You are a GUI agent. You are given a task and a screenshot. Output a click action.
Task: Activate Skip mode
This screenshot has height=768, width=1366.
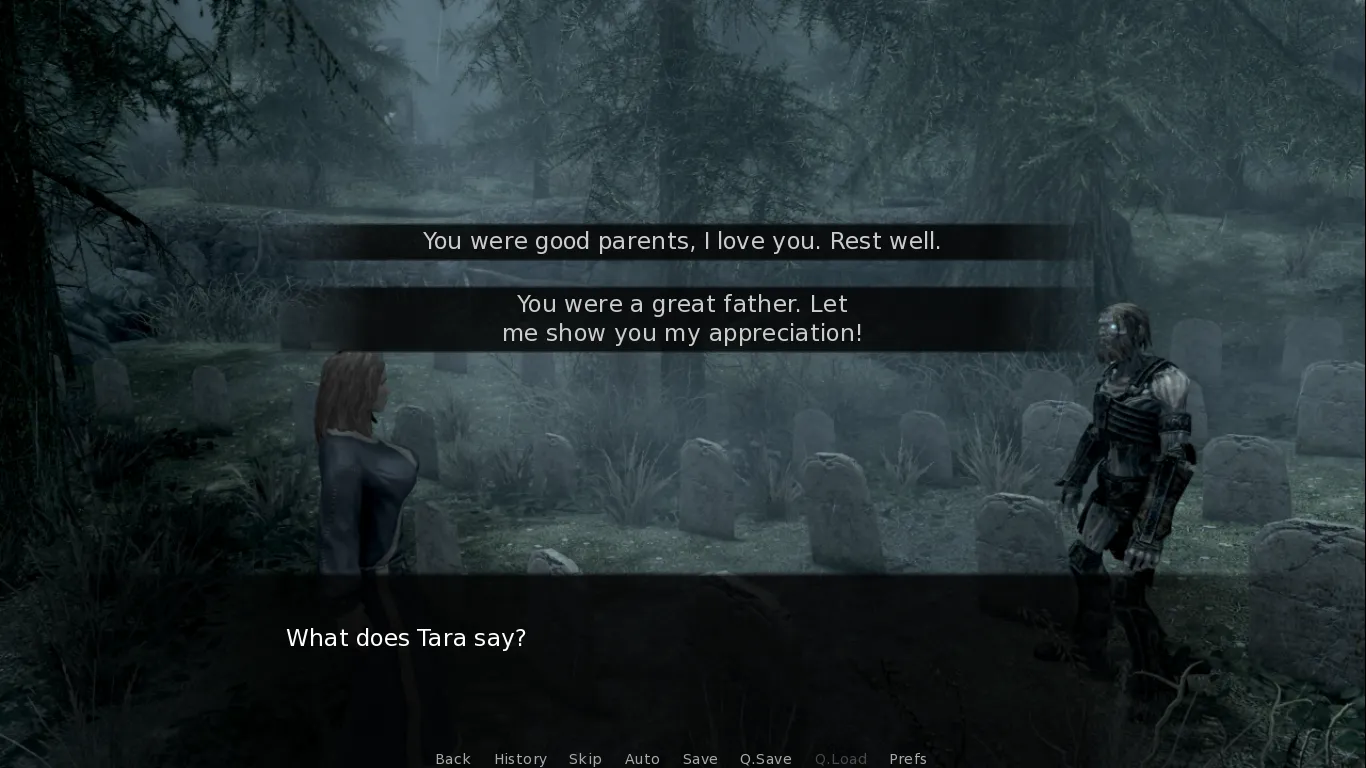(x=585, y=759)
